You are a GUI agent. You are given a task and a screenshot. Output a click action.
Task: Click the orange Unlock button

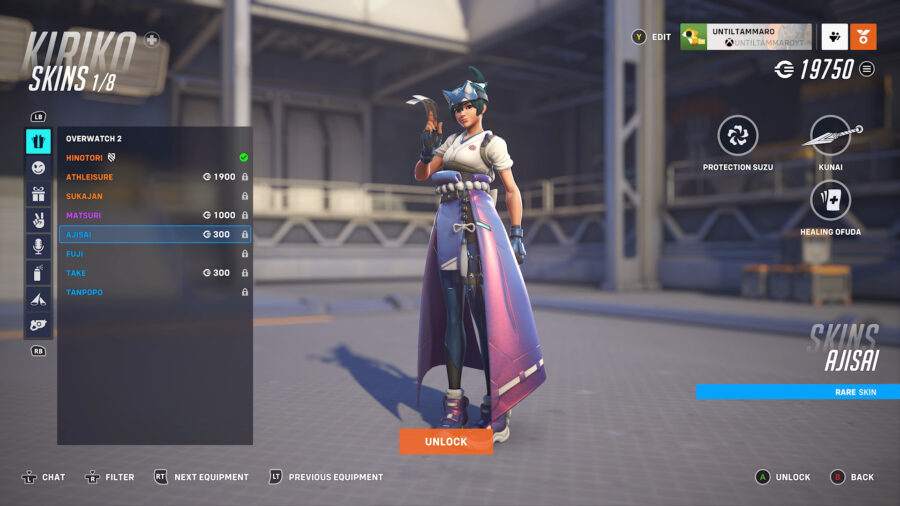tap(446, 441)
